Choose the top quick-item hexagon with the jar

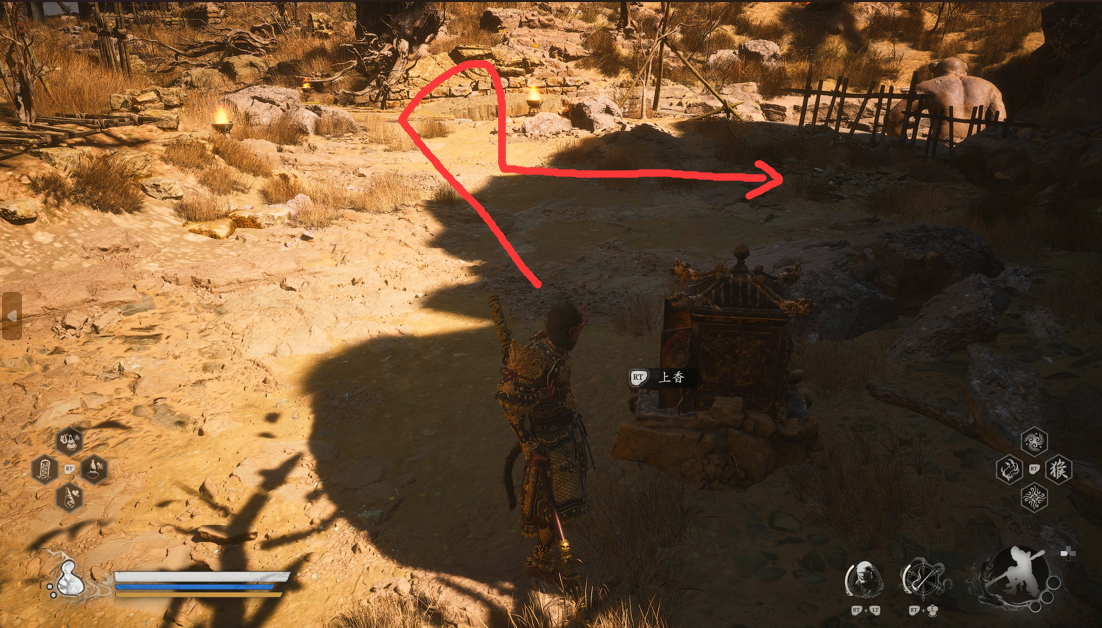pyautogui.click(x=69, y=441)
